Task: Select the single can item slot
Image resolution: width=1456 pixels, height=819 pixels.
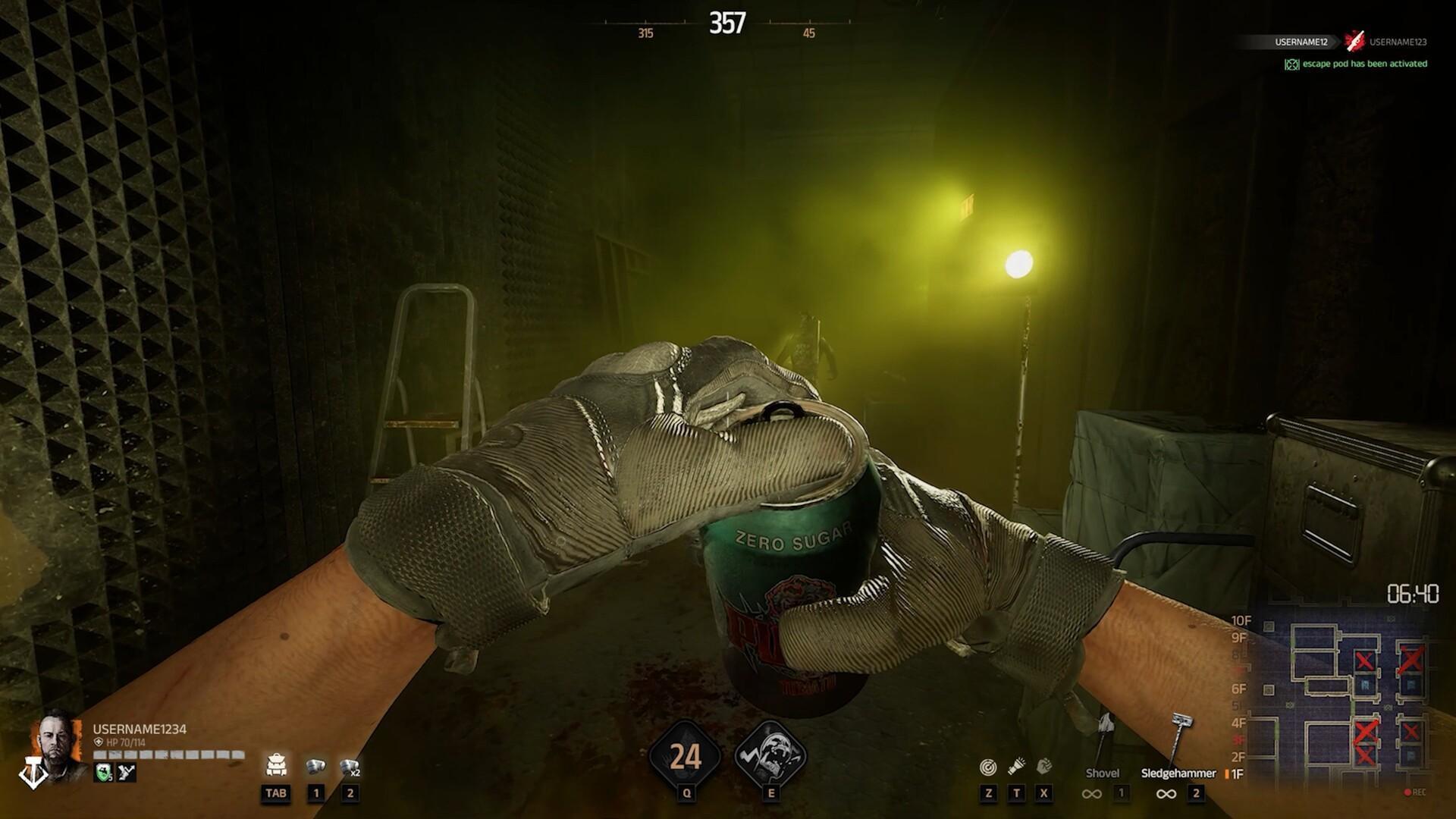Action: (315, 767)
